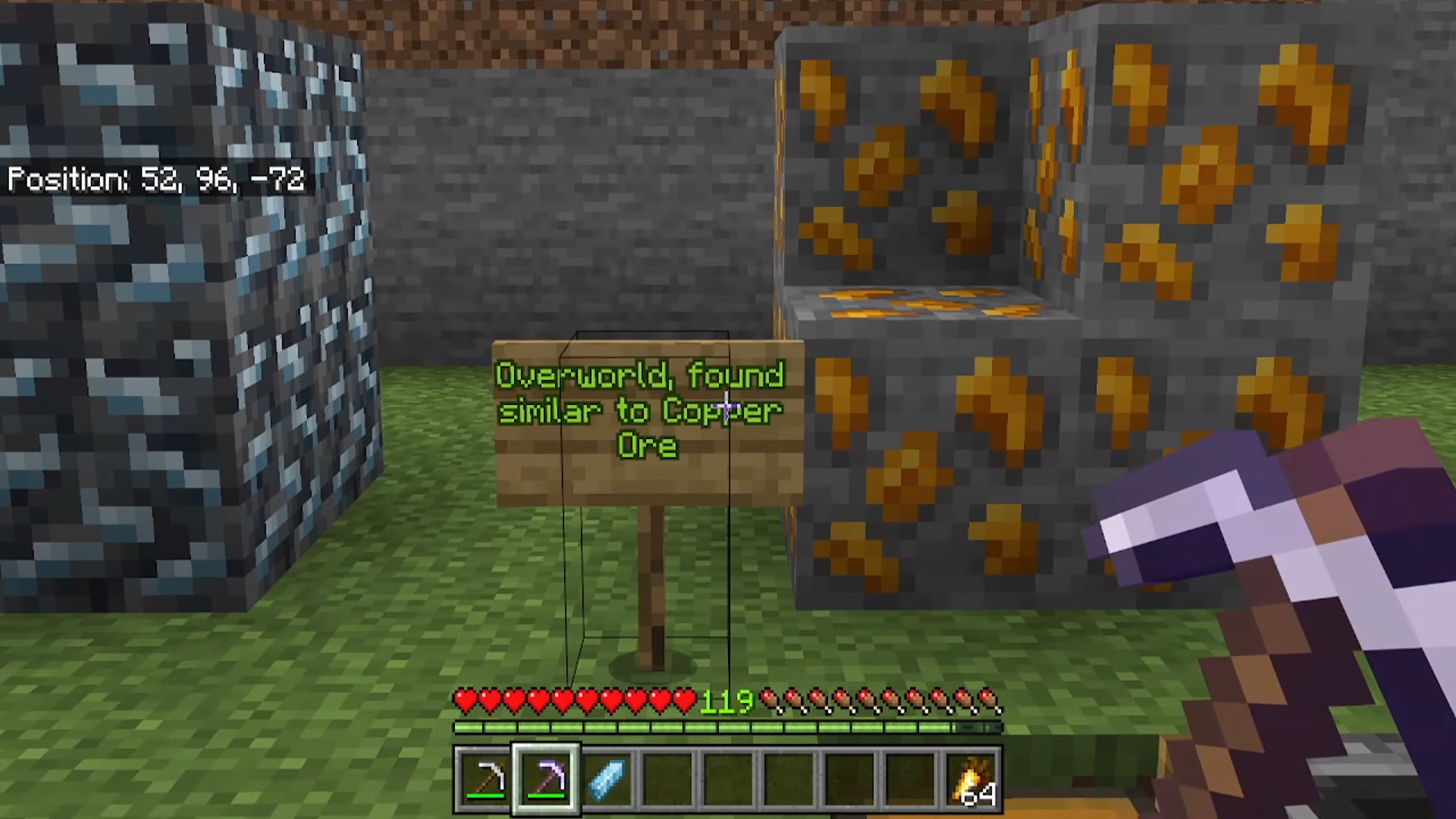Select the torch stack of 64
This screenshot has height=819, width=1456.
(x=973, y=779)
